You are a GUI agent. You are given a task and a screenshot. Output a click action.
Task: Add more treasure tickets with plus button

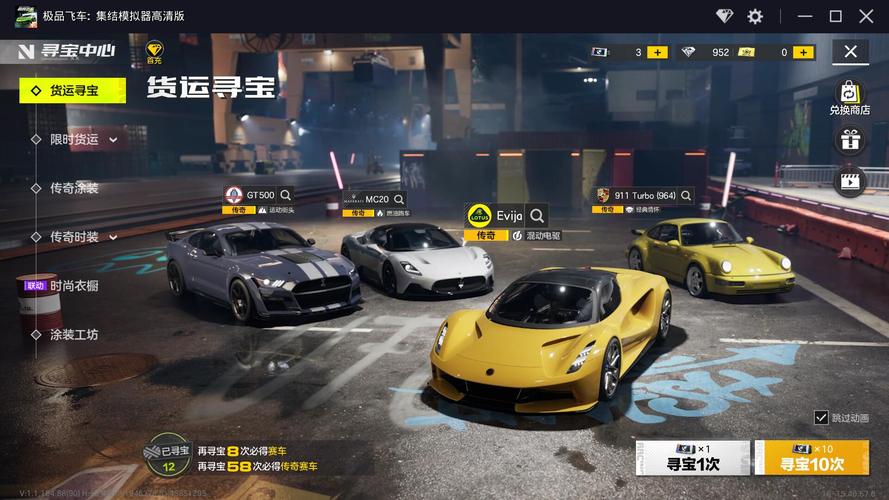point(657,52)
